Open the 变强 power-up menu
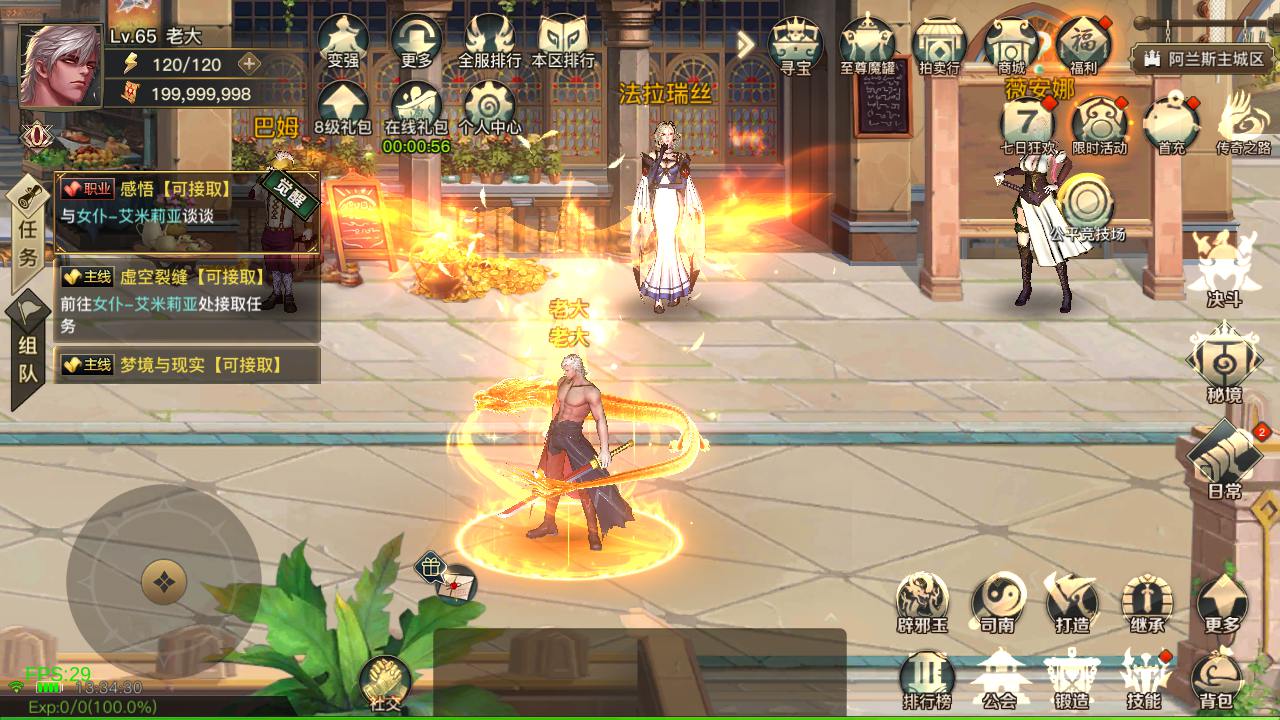This screenshot has height=720, width=1280. (343, 40)
